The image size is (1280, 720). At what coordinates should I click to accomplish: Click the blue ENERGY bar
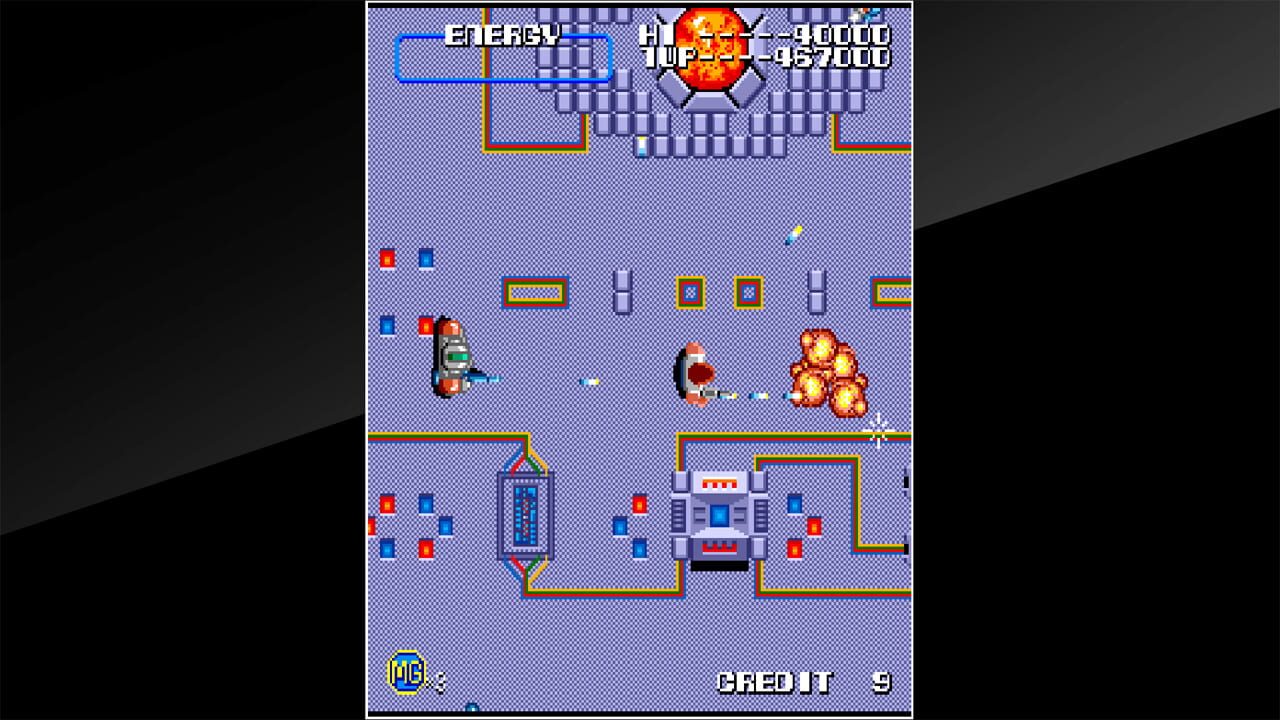506,57
